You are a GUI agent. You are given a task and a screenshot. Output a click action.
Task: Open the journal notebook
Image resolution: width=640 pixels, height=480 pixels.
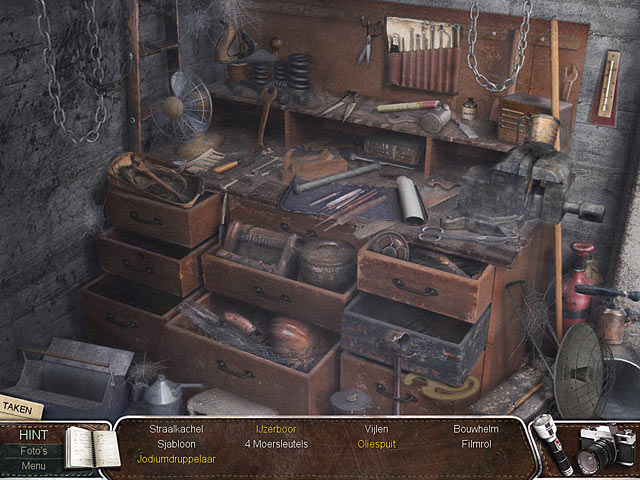[x=90, y=447]
